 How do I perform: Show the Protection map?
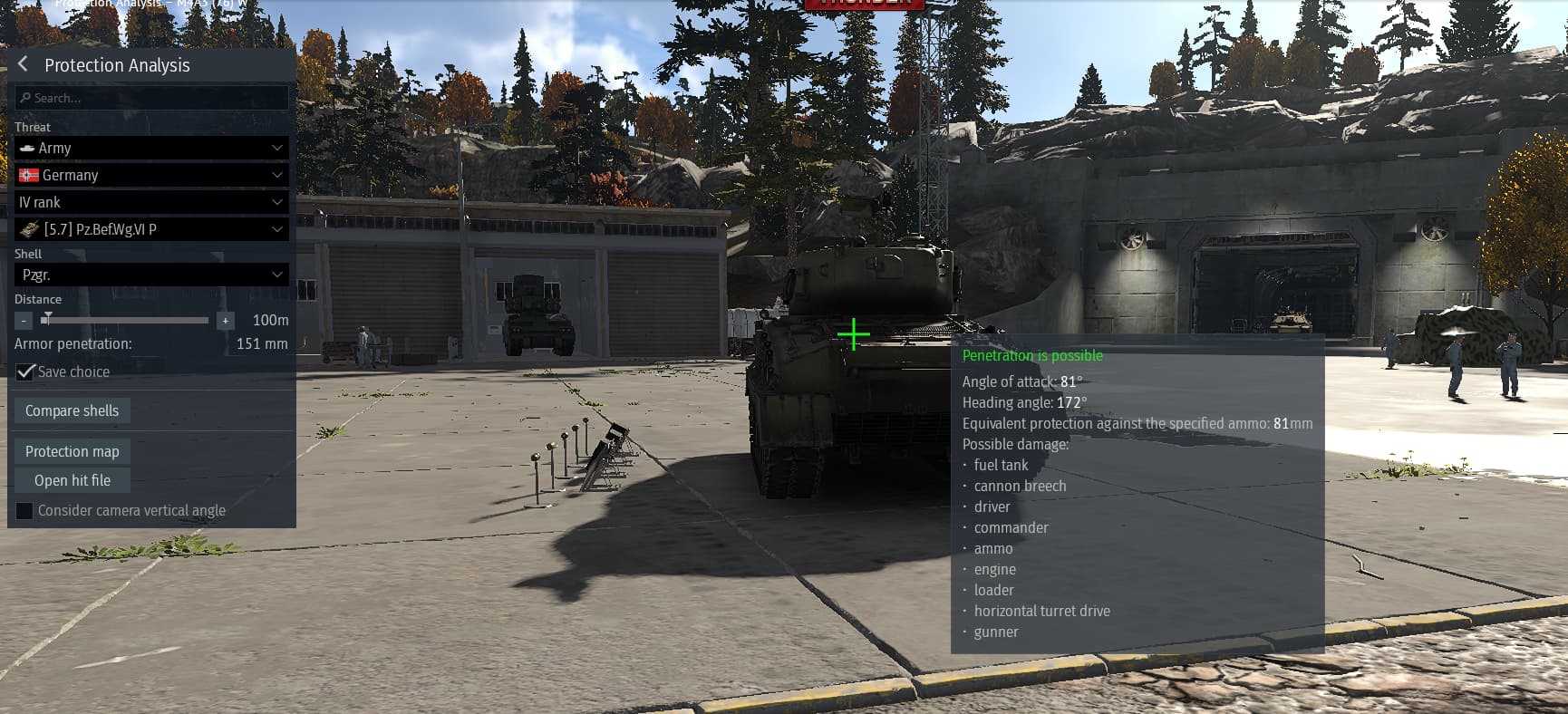coord(73,451)
